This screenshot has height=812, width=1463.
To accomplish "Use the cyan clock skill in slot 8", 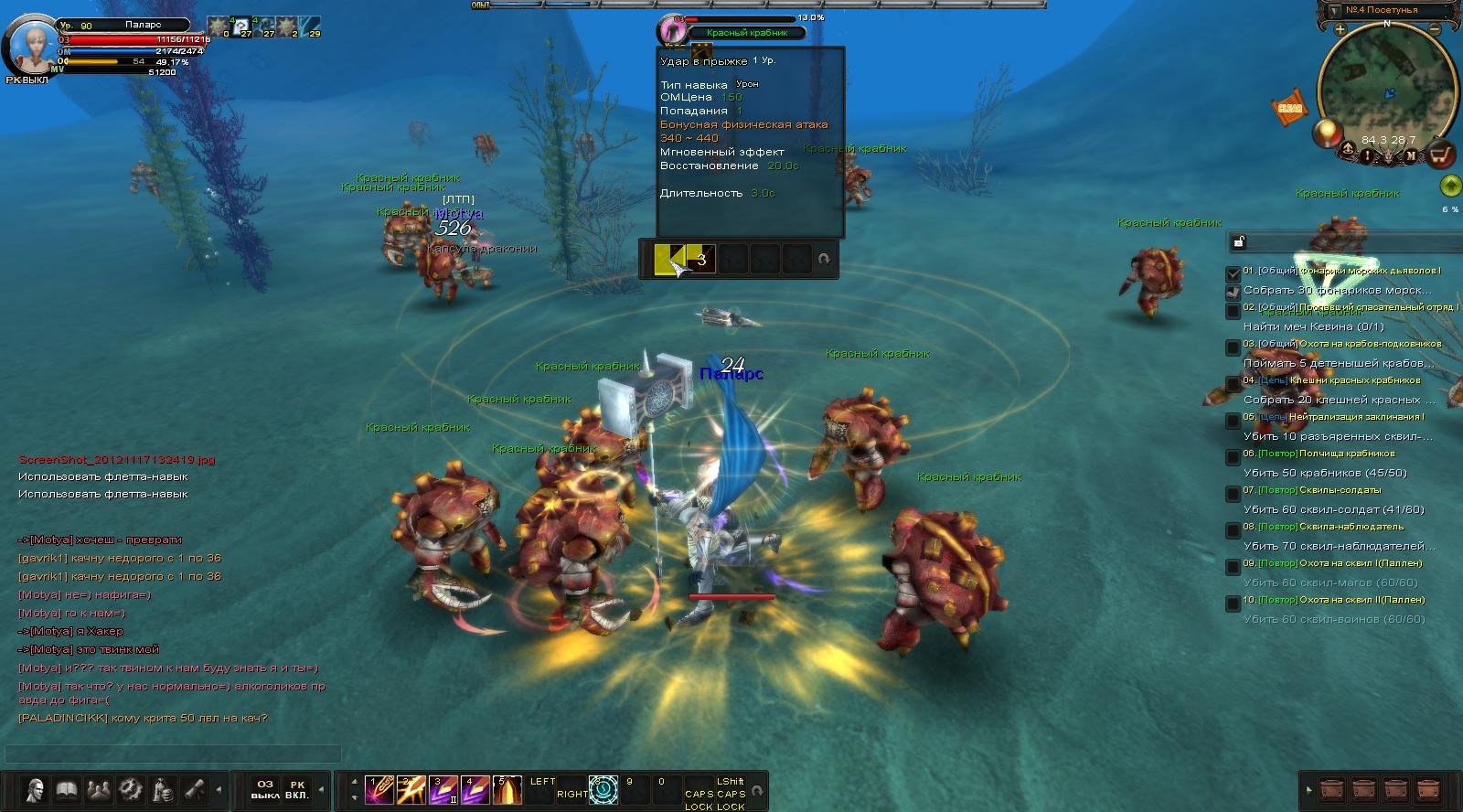I will click(603, 789).
